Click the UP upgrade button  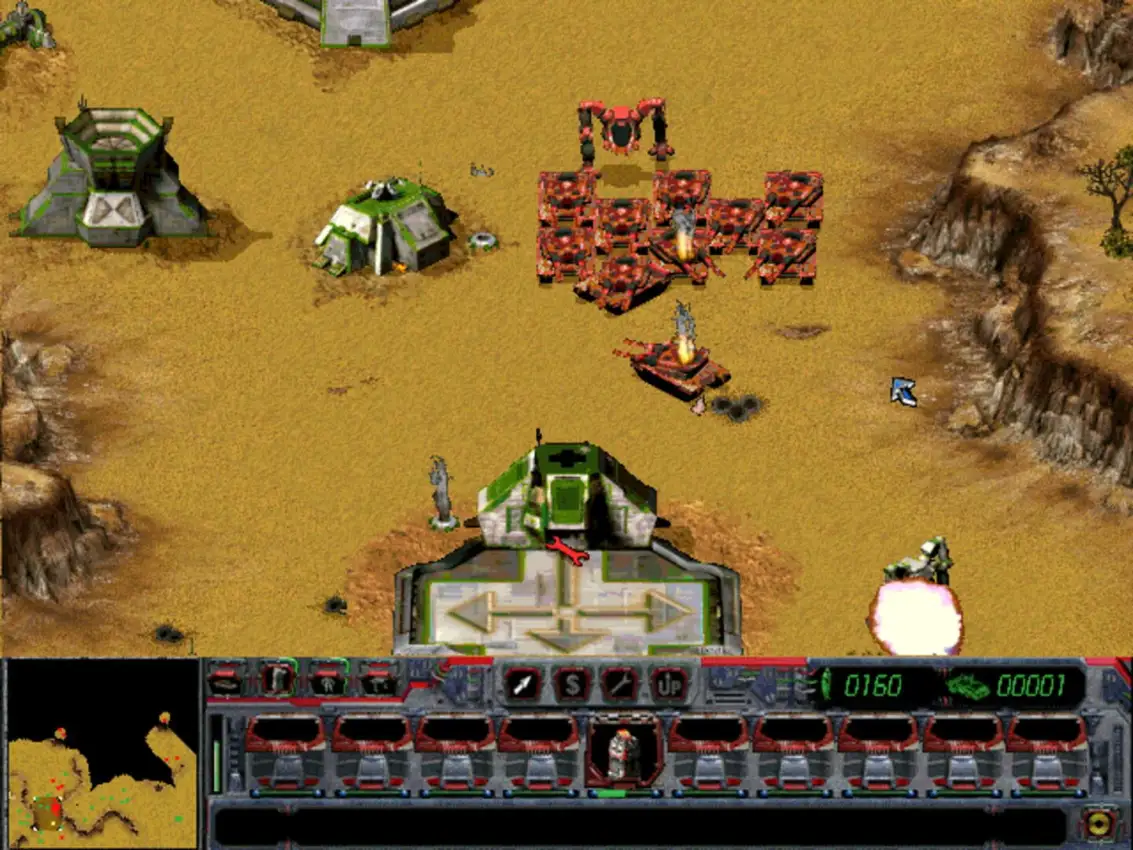click(668, 683)
